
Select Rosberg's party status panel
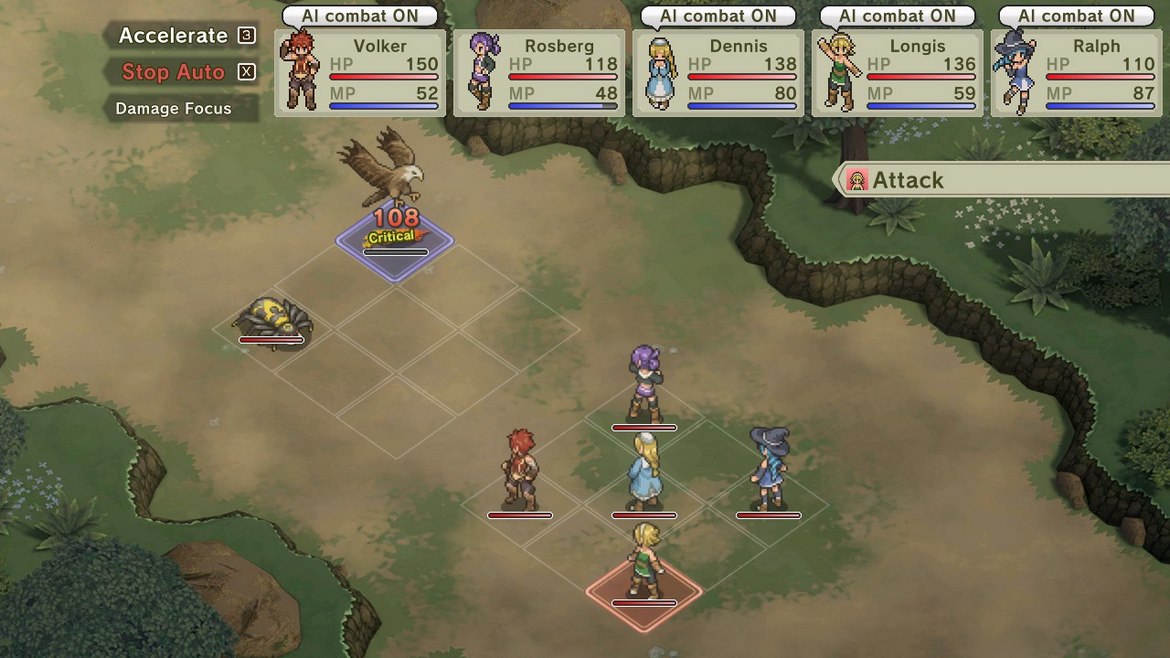[x=539, y=73]
